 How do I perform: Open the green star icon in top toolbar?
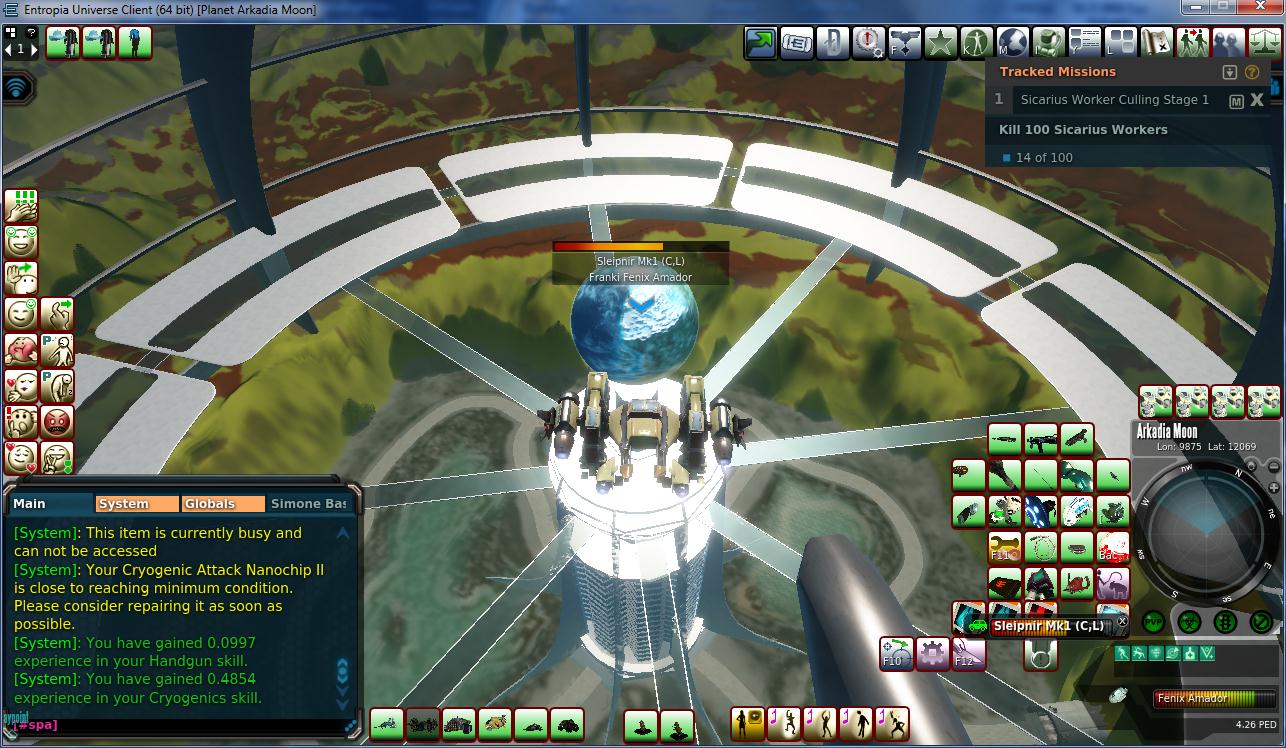[x=940, y=43]
